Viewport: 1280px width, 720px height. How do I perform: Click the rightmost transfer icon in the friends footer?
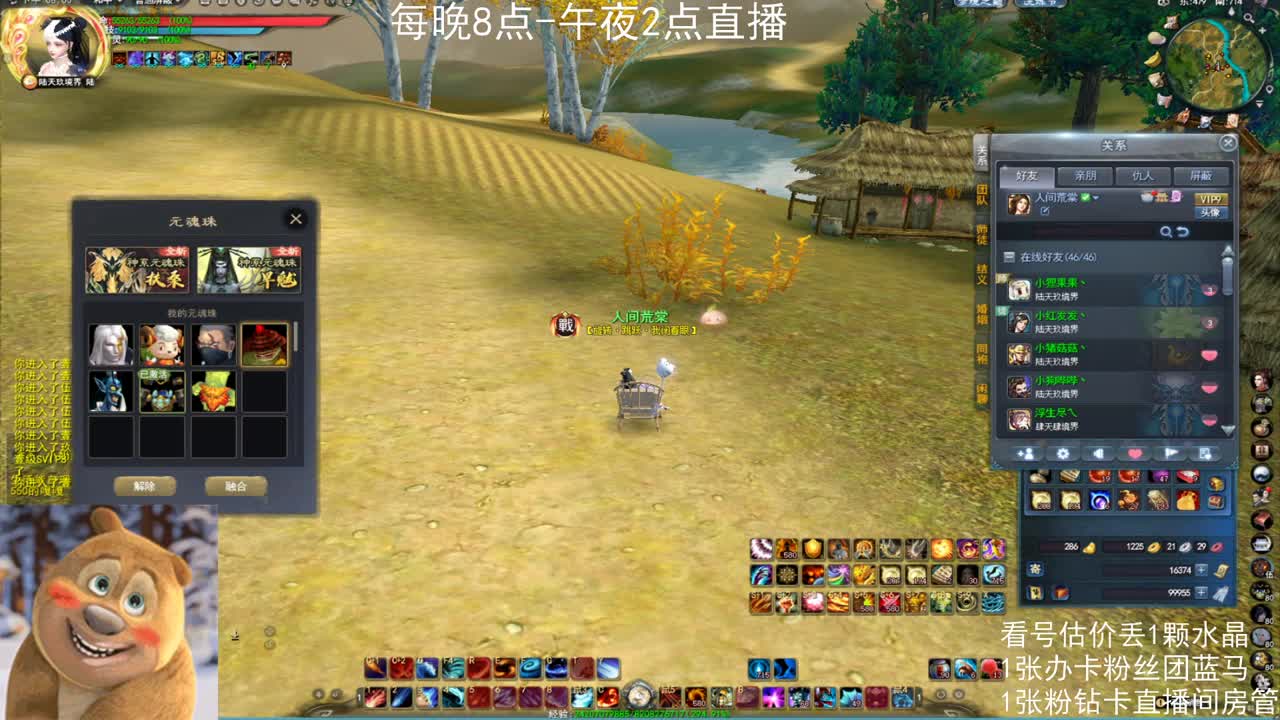coord(1205,454)
